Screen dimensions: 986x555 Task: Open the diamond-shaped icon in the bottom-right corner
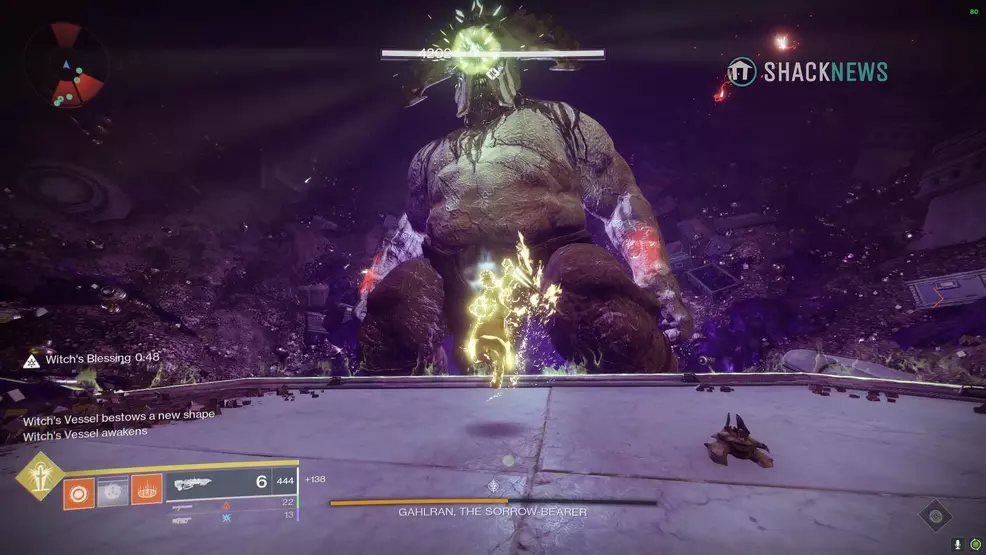(935, 516)
